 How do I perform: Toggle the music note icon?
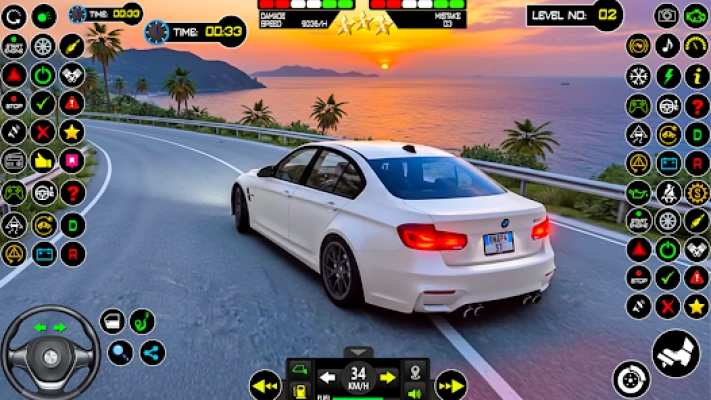667,45
